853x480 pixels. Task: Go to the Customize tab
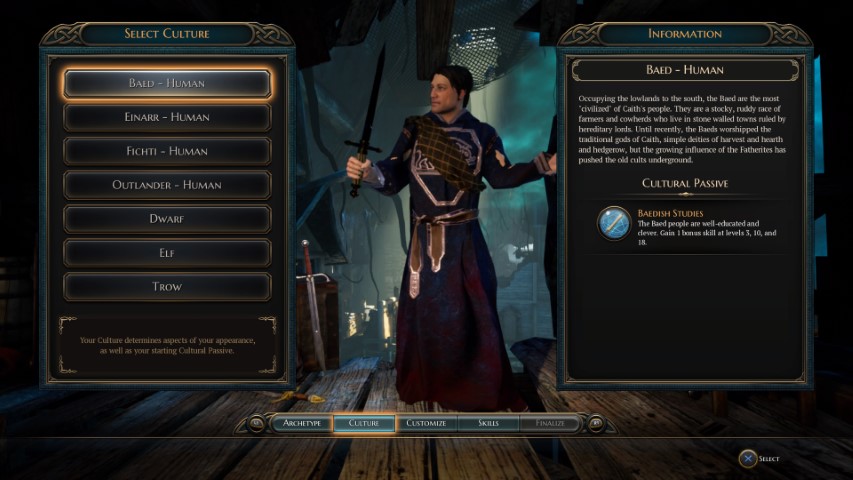click(x=426, y=423)
